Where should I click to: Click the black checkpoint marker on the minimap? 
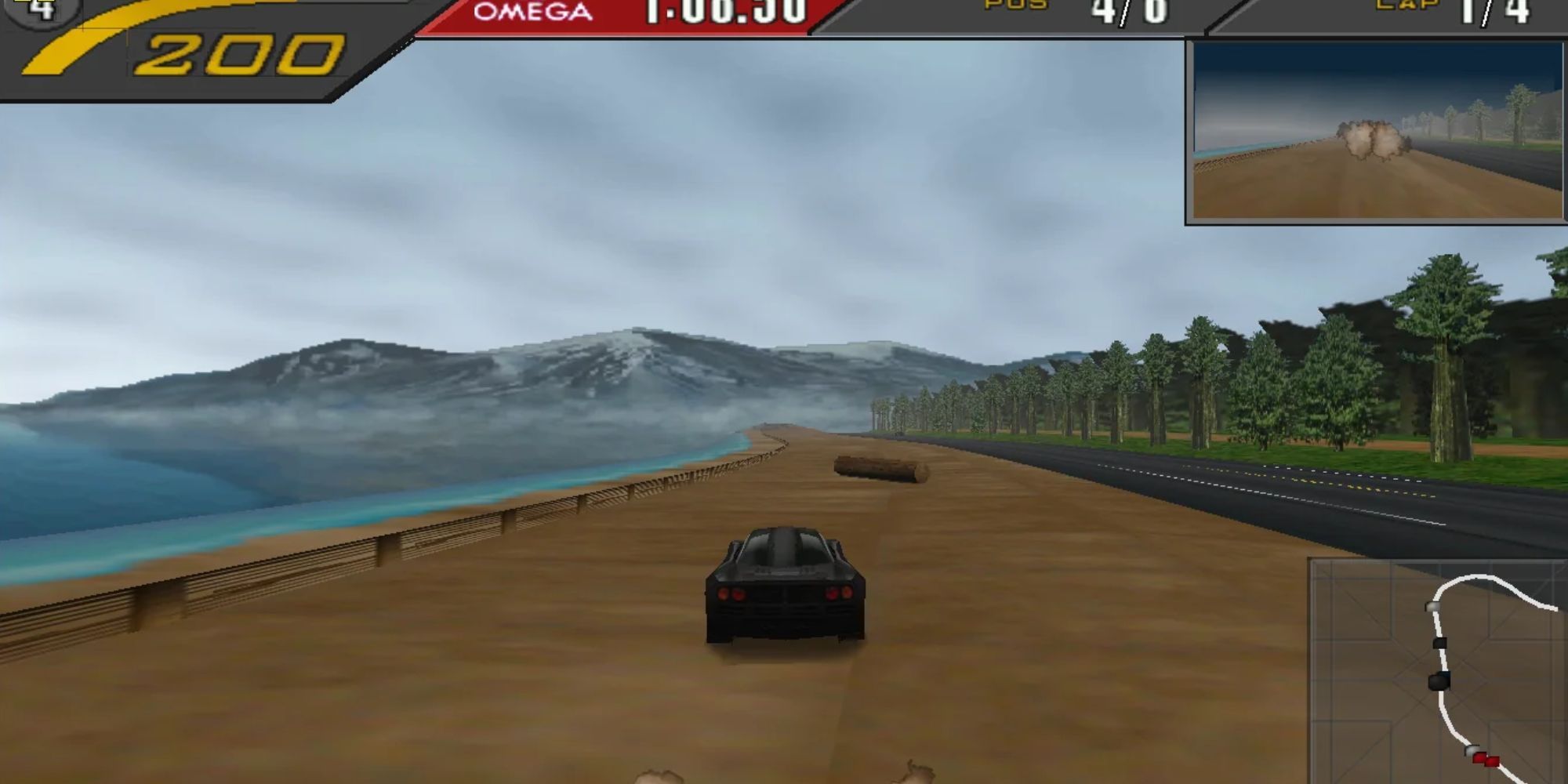point(1441,643)
